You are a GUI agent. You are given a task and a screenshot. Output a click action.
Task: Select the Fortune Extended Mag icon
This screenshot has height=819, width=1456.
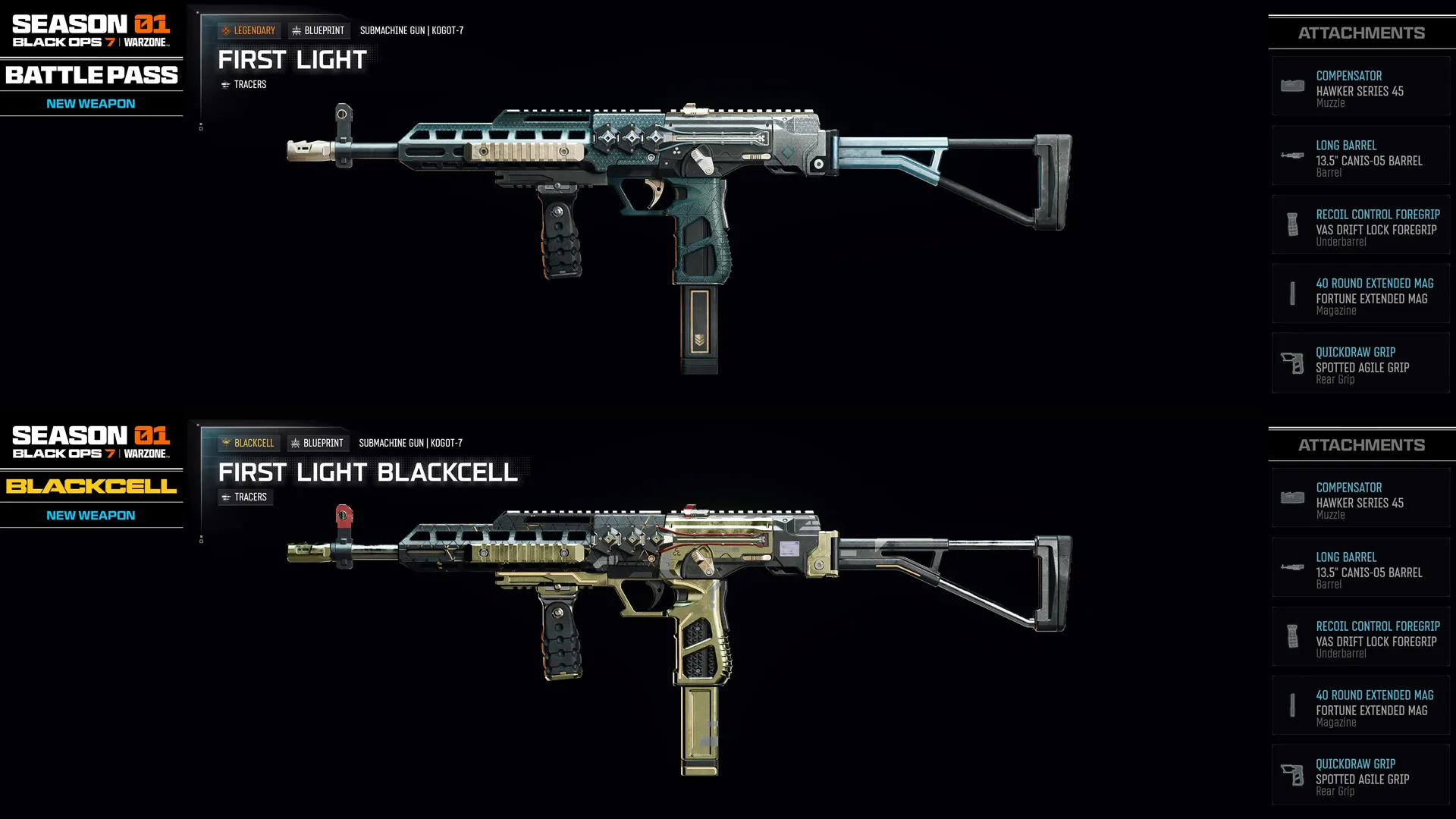[x=1291, y=294]
